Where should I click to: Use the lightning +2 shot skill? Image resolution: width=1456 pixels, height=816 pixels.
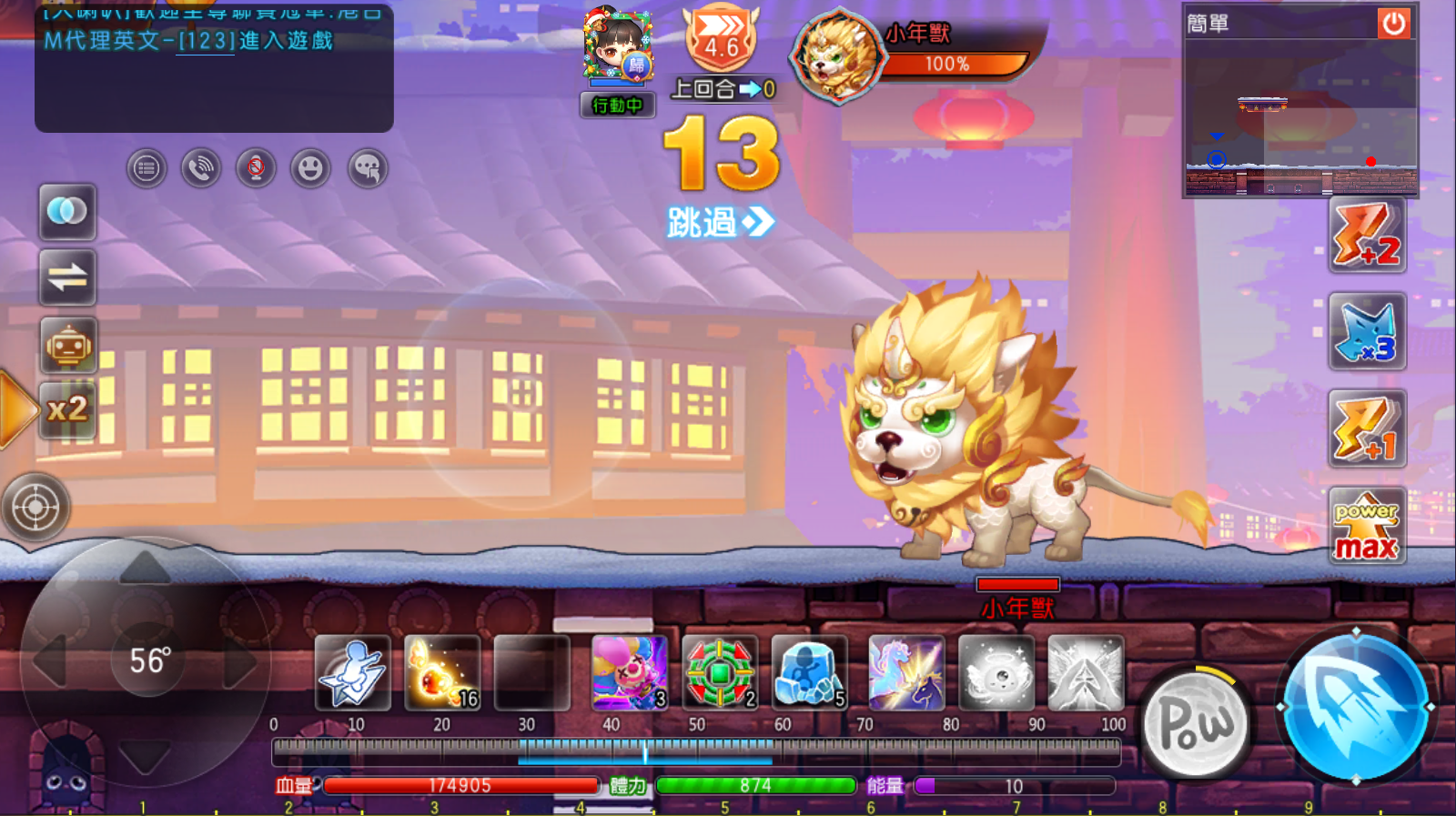(1367, 236)
